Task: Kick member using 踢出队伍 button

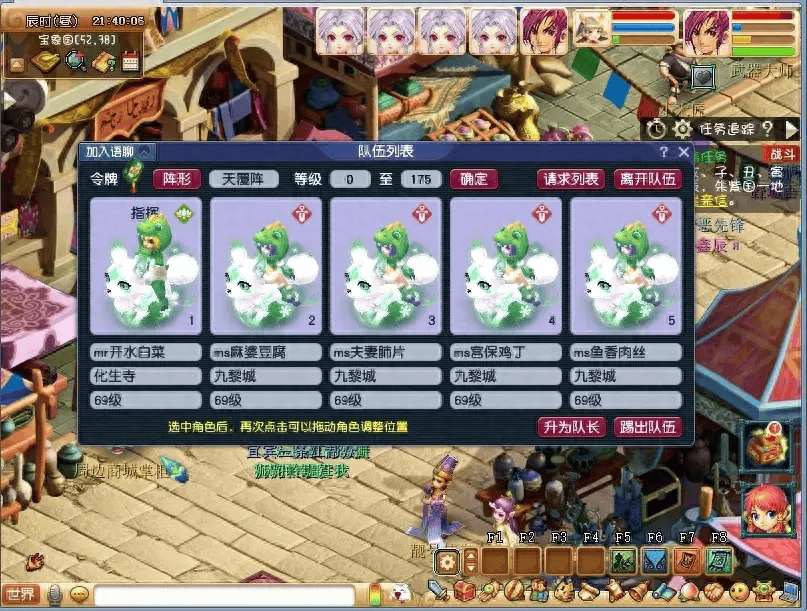Action: pyautogui.click(x=648, y=427)
